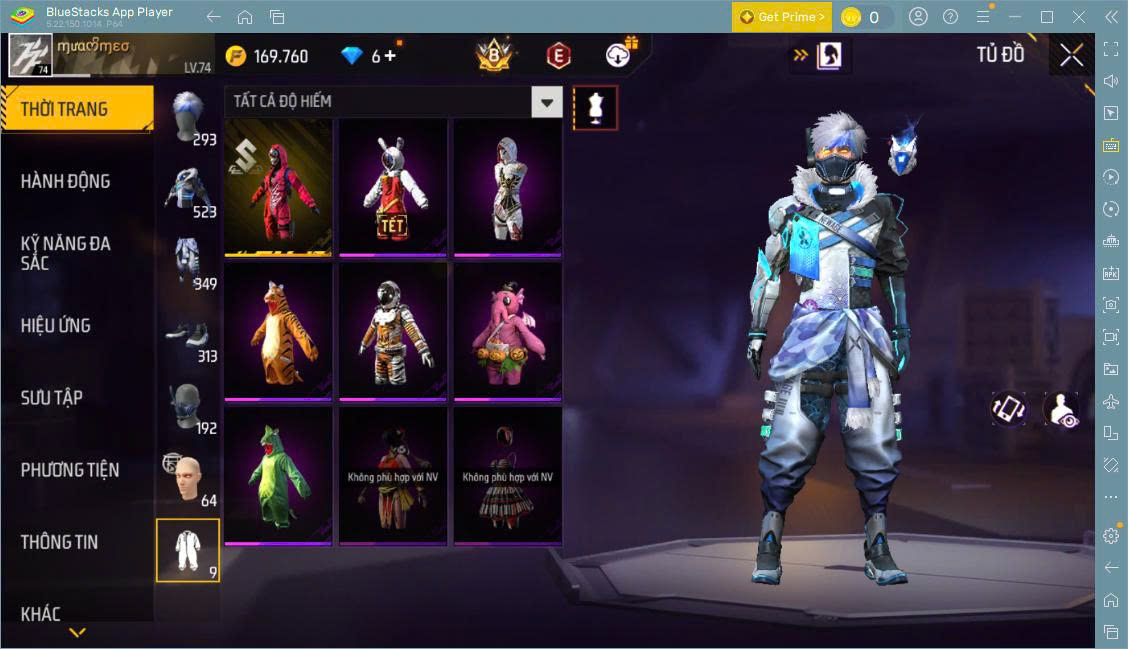Click the diamond currency add button

coord(389,56)
